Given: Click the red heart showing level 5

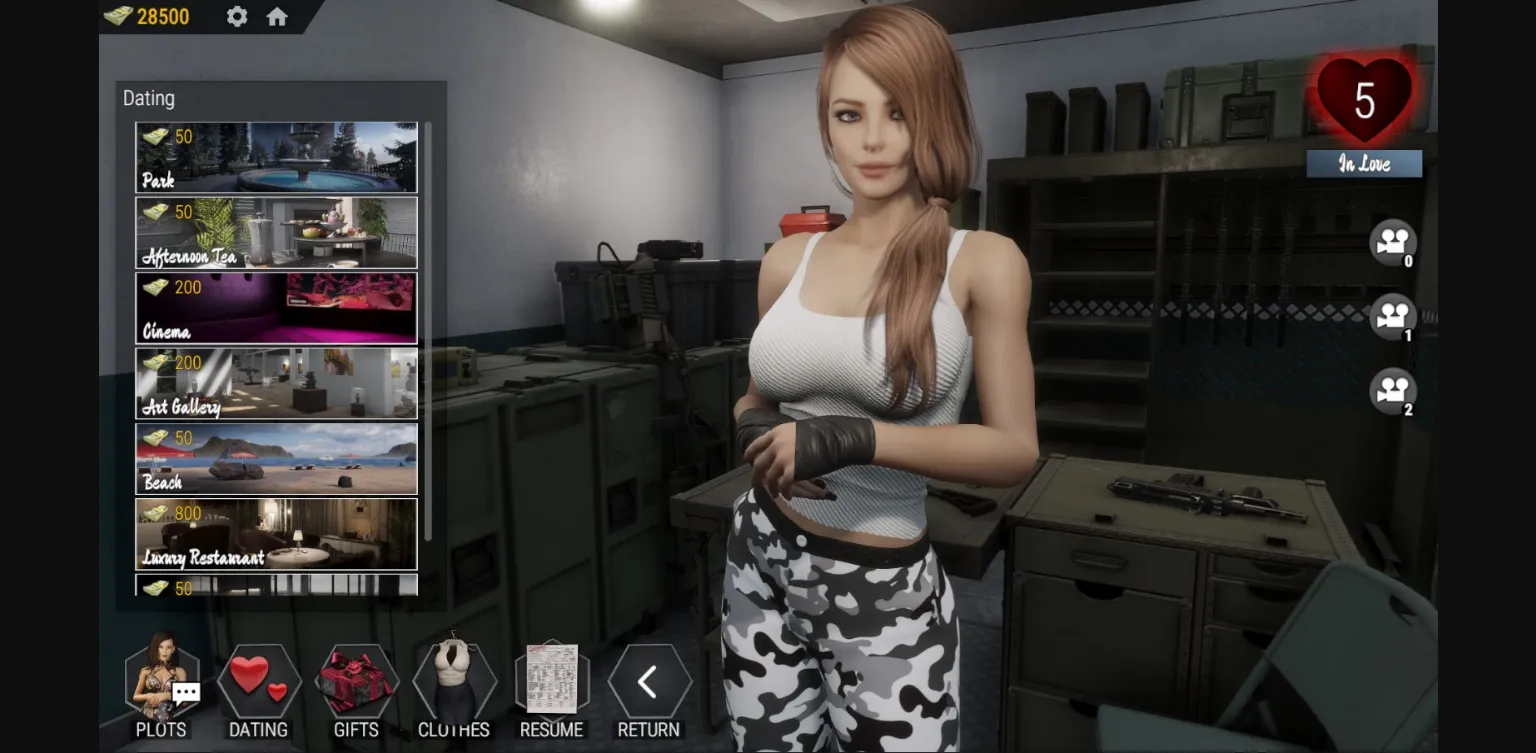Looking at the screenshot, I should click(1364, 100).
